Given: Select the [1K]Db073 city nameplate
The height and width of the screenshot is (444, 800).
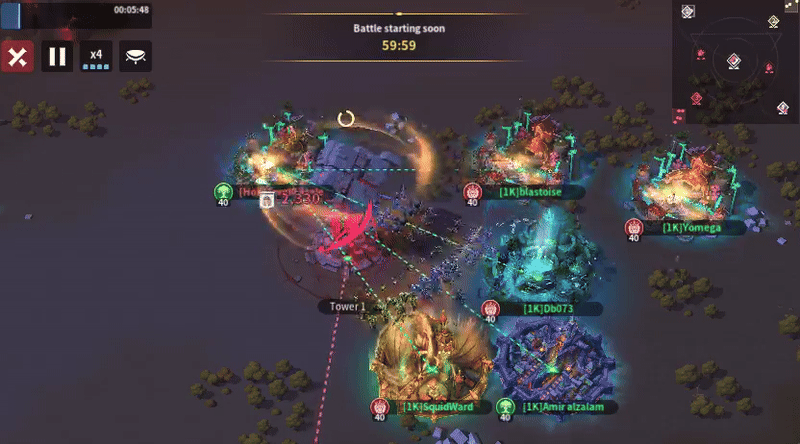Looking at the screenshot, I should (x=549, y=309).
